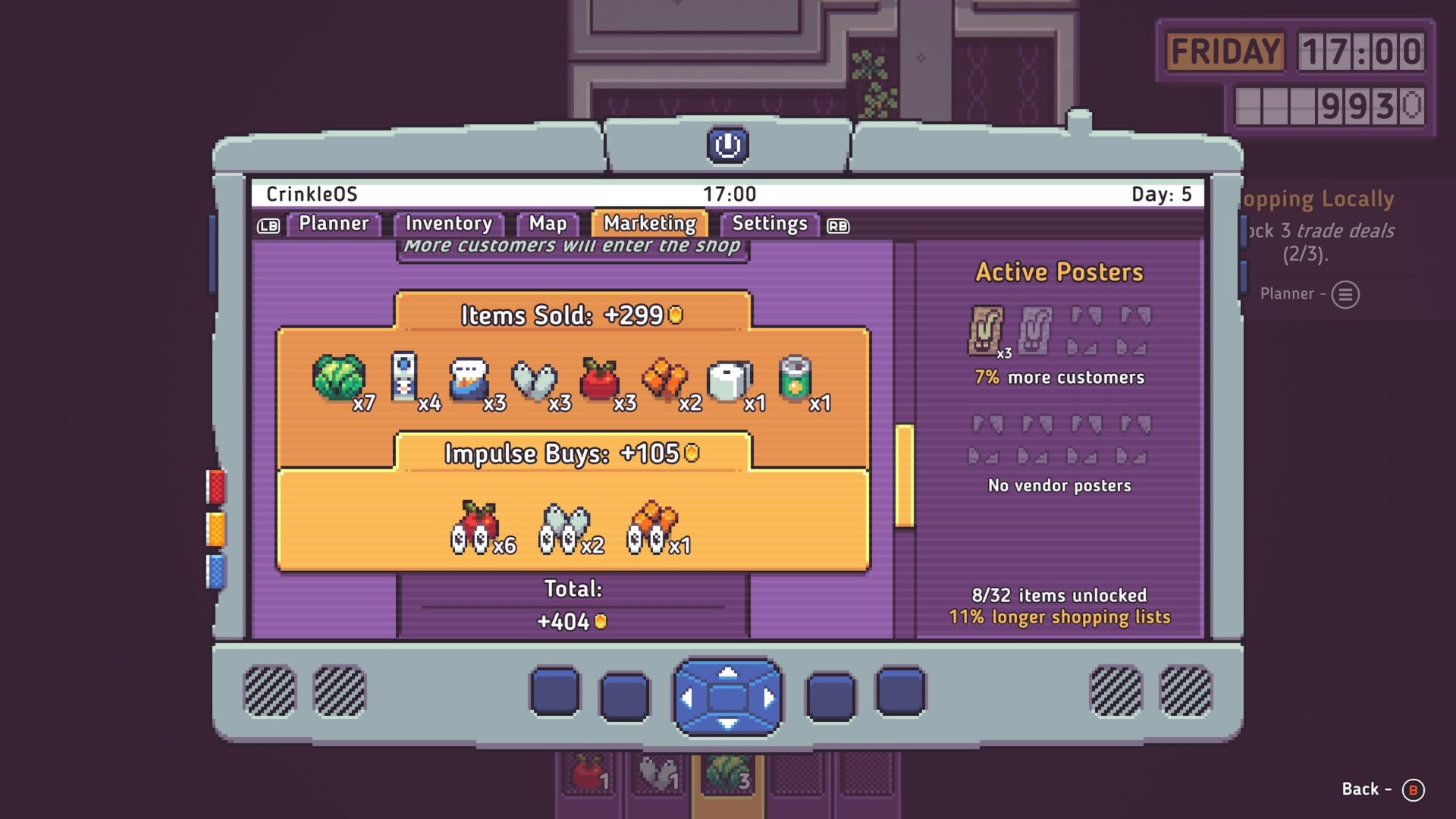
Task: Click the toilet paper roll sold item
Action: click(x=729, y=379)
